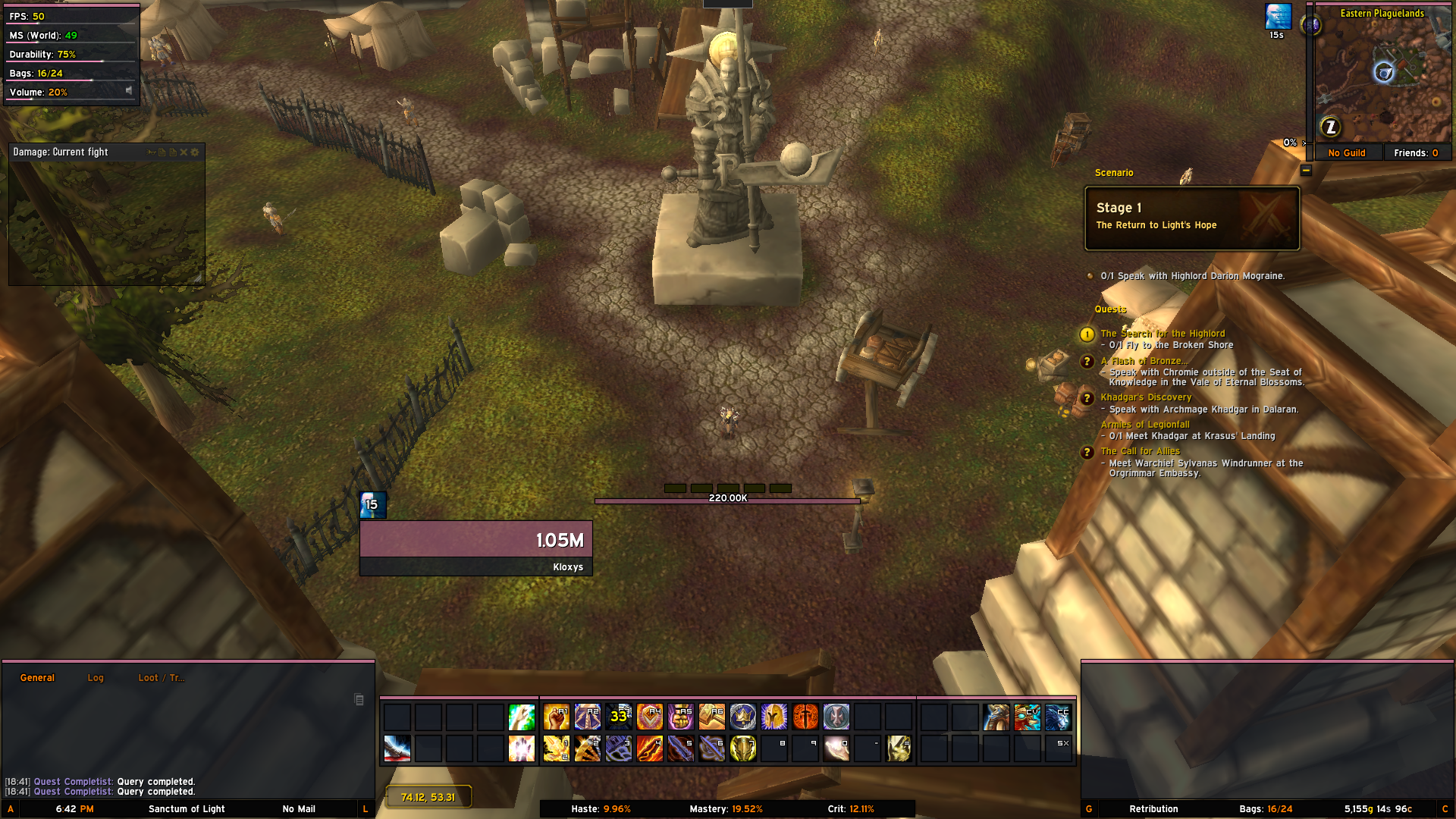This screenshot has height=819, width=1456.
Task: Open Khadgar's Discovery quest entry
Action: point(1145,397)
